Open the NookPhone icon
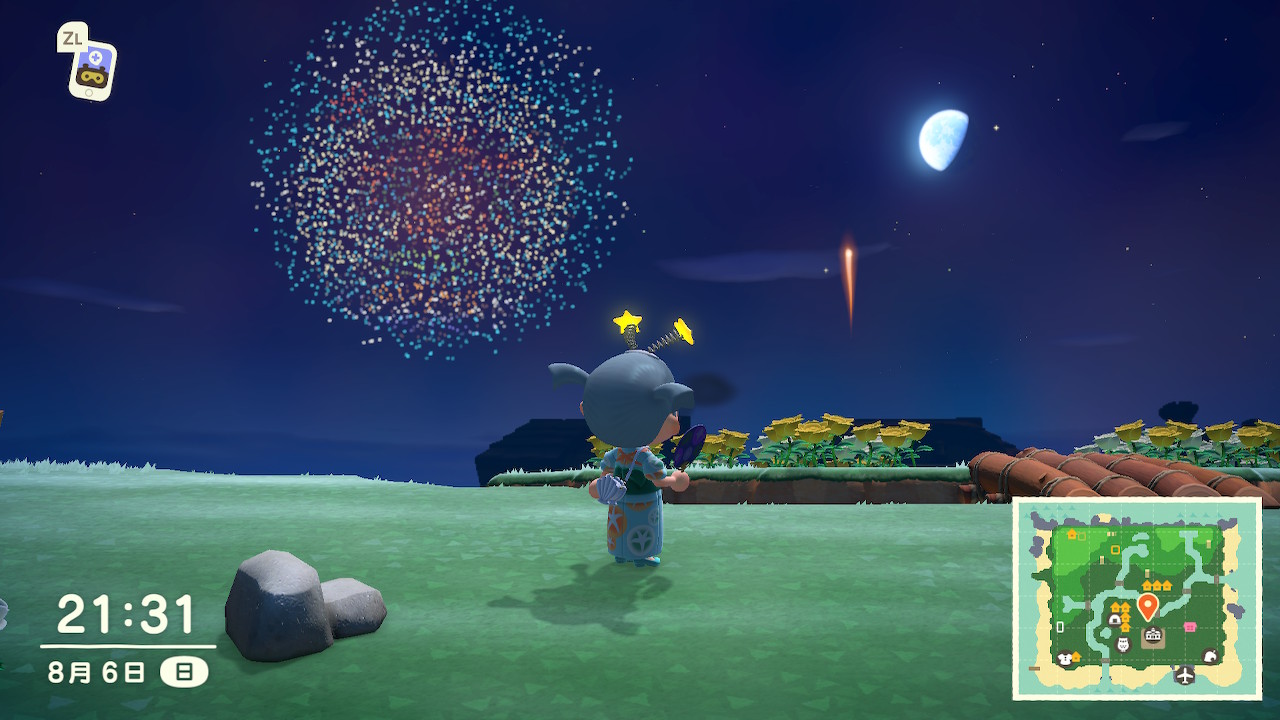The height and width of the screenshot is (720, 1280). coord(92,68)
